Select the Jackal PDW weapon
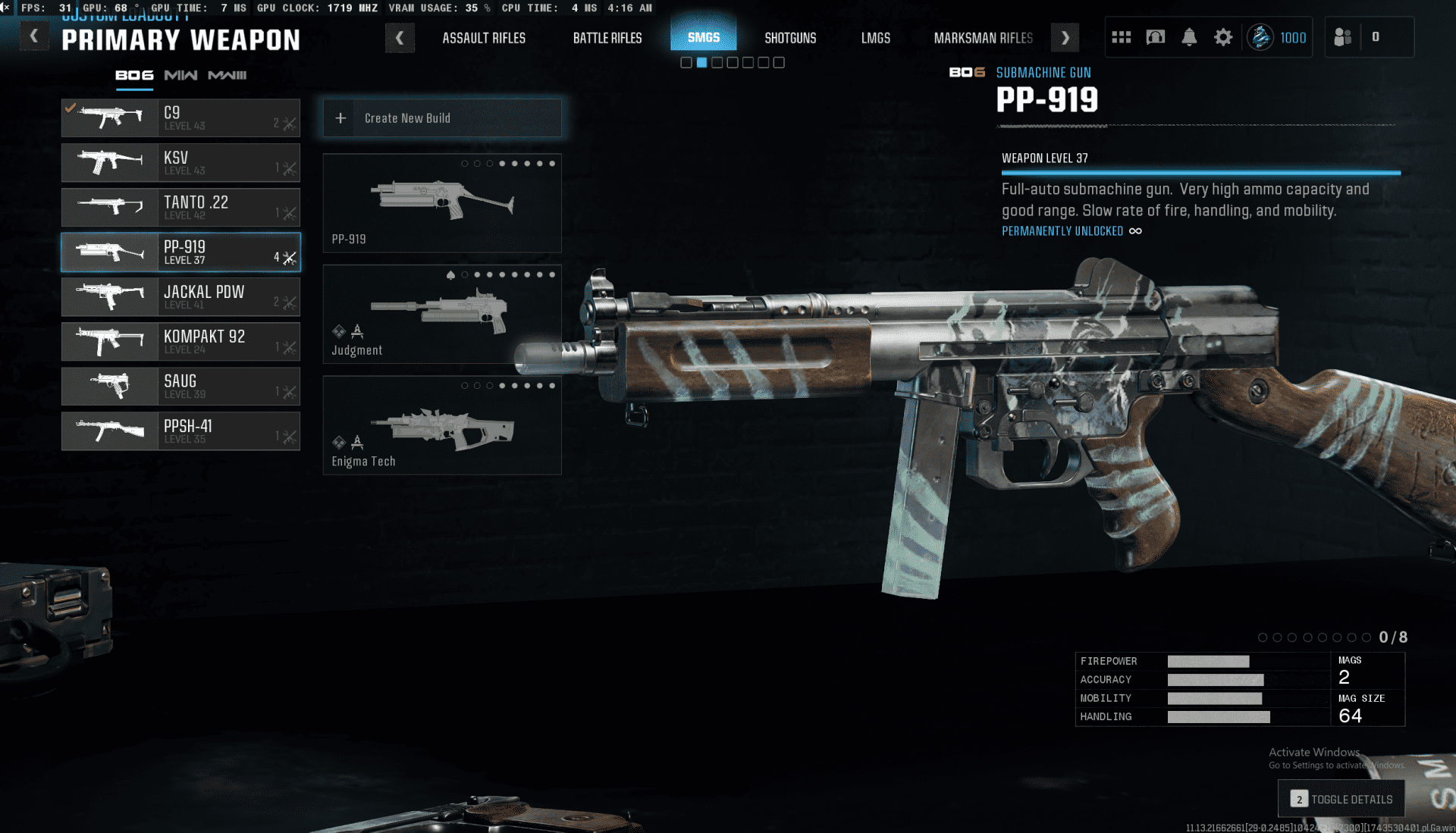The height and width of the screenshot is (833, 1456). [180, 297]
